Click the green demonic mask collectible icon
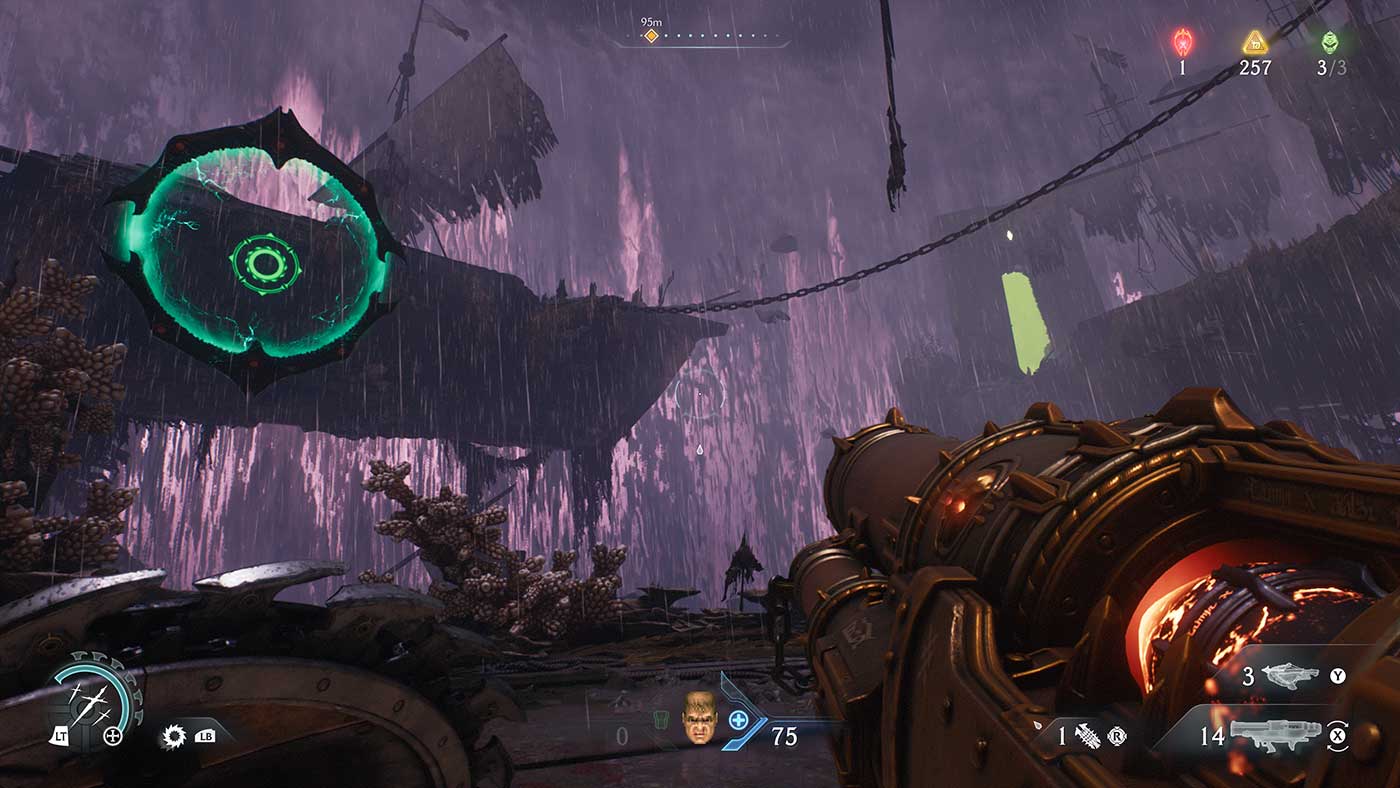The height and width of the screenshot is (788, 1400). 1331,44
